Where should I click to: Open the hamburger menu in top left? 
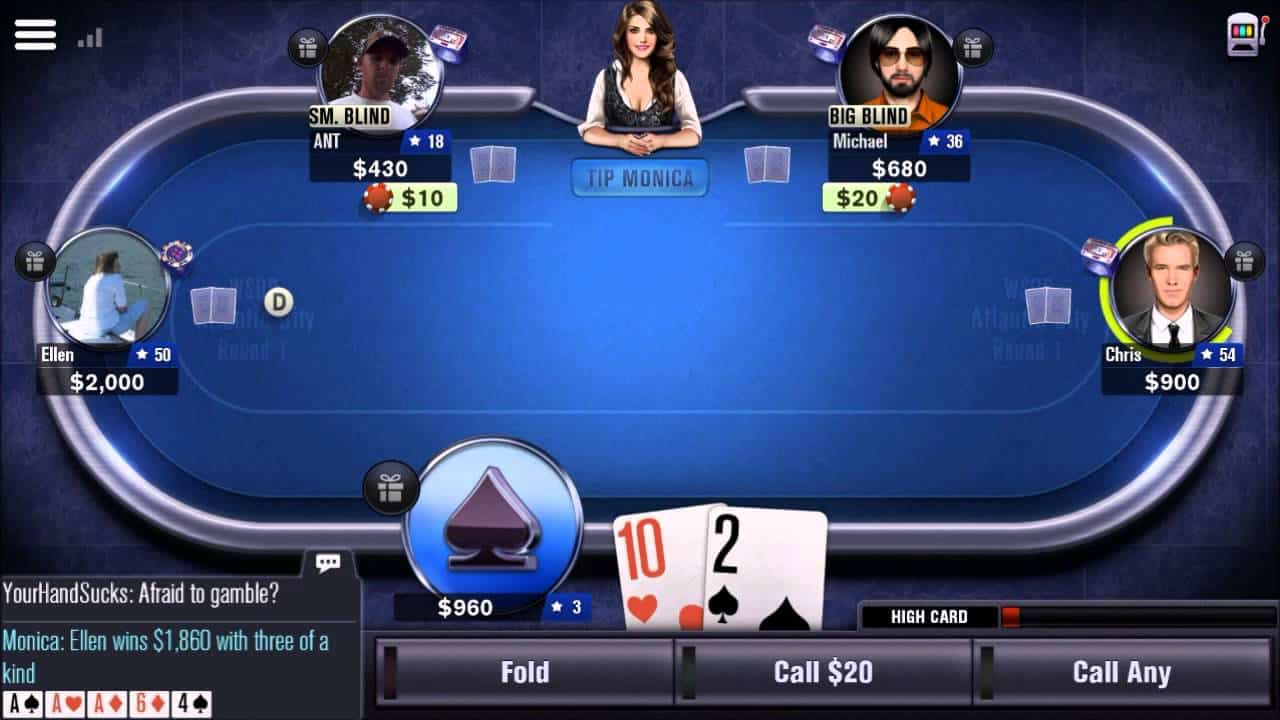(35, 34)
